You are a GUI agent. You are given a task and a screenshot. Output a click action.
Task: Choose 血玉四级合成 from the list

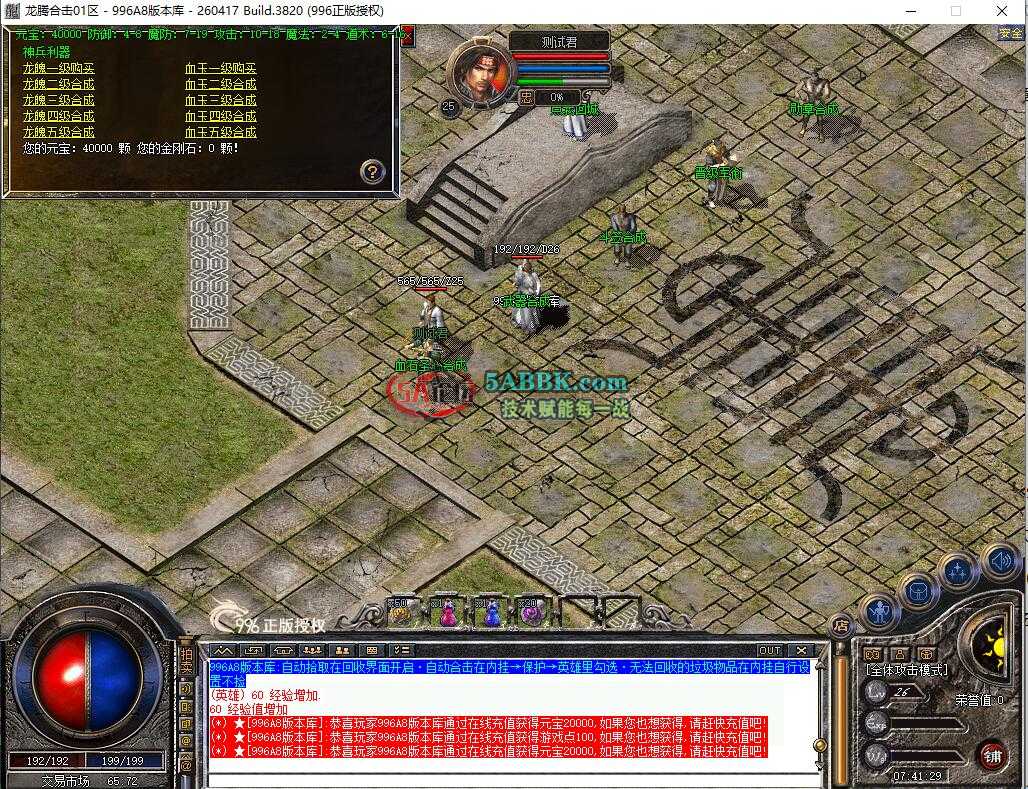point(220,116)
